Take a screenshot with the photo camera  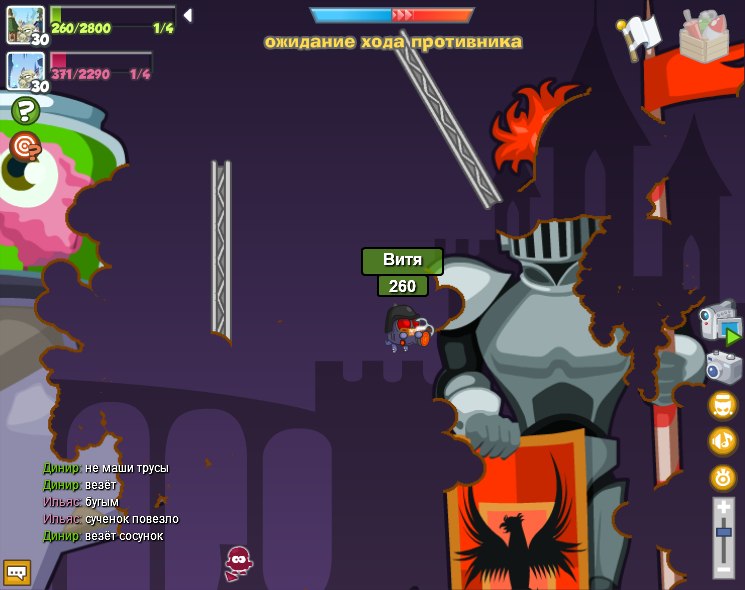coord(723,367)
